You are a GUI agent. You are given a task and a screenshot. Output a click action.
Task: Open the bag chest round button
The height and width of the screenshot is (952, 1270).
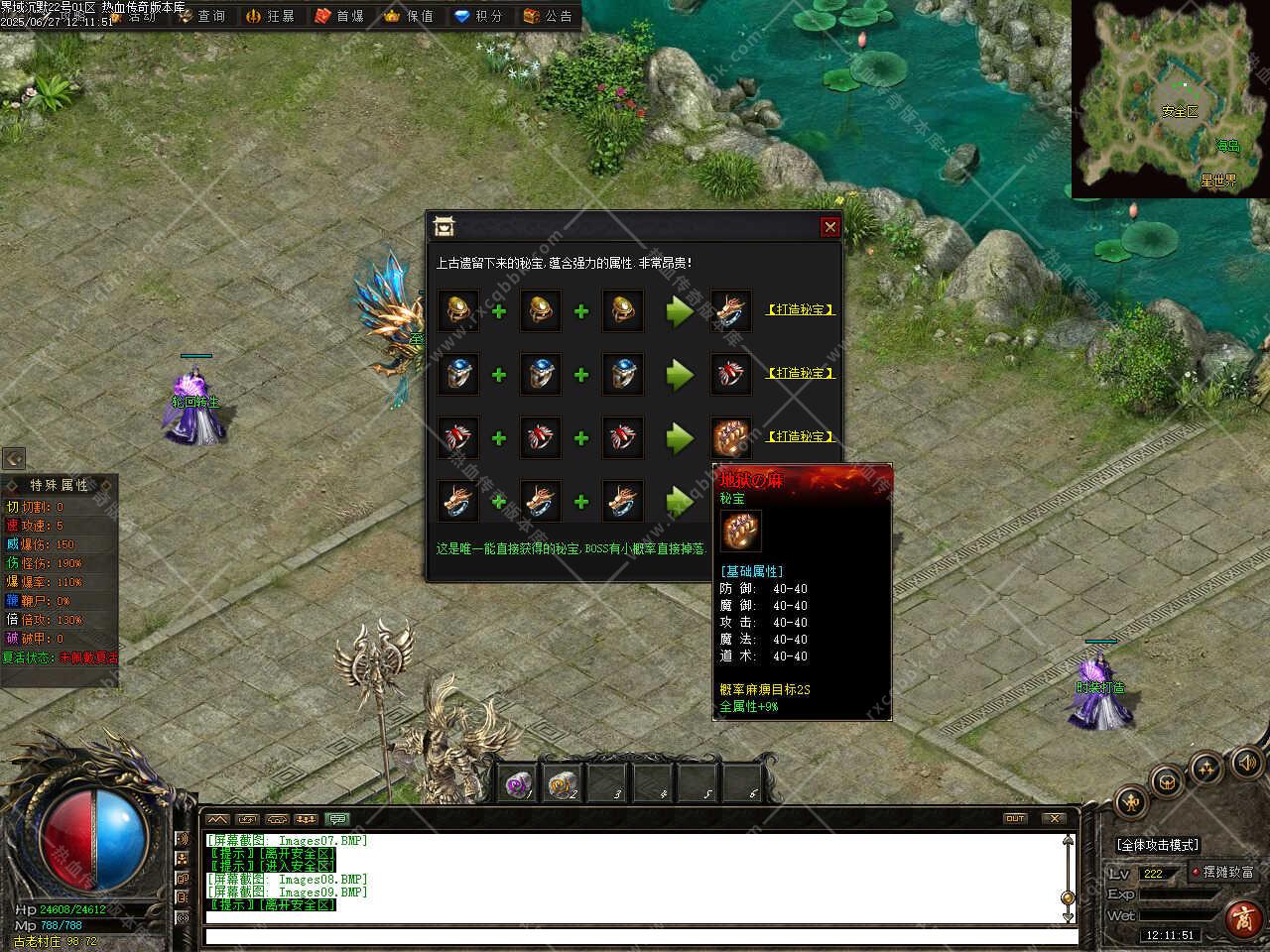click(1168, 780)
